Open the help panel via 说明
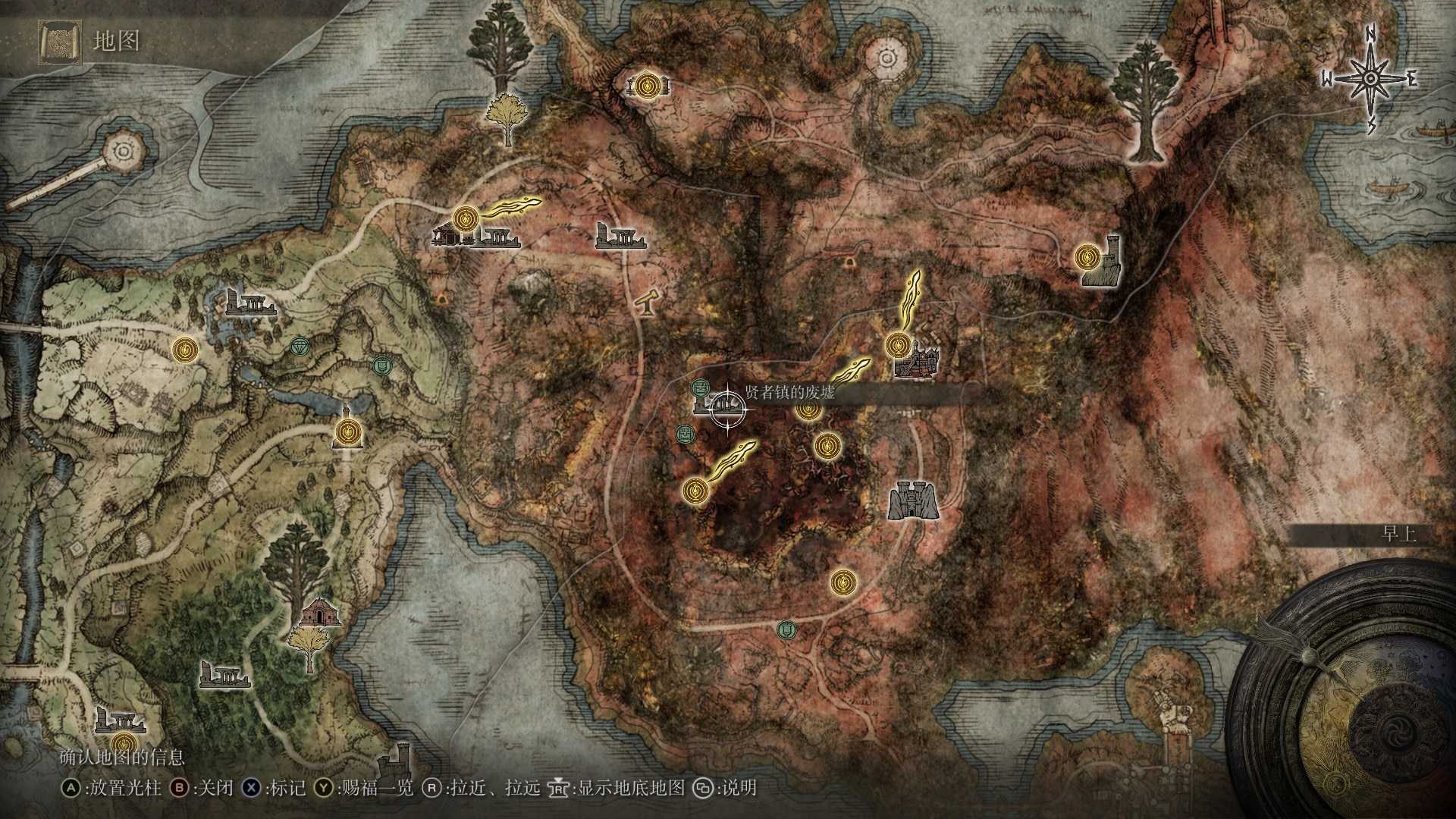Screen dimensions: 1456x819 tap(732, 789)
